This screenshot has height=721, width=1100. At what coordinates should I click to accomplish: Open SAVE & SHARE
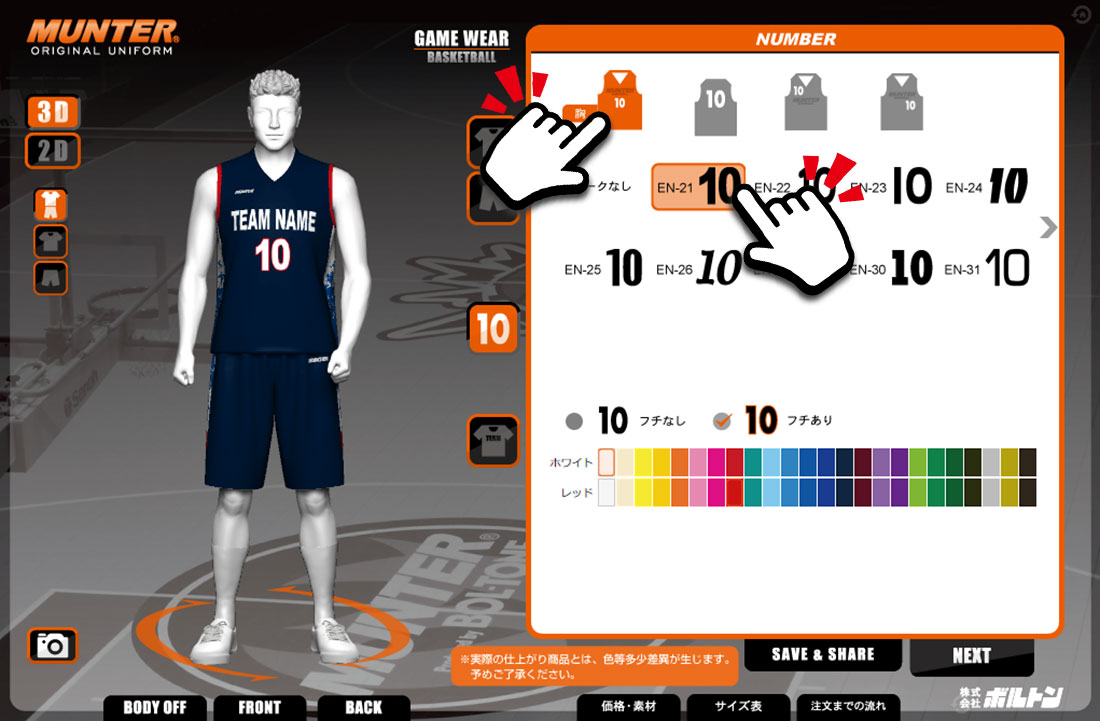pos(823,655)
